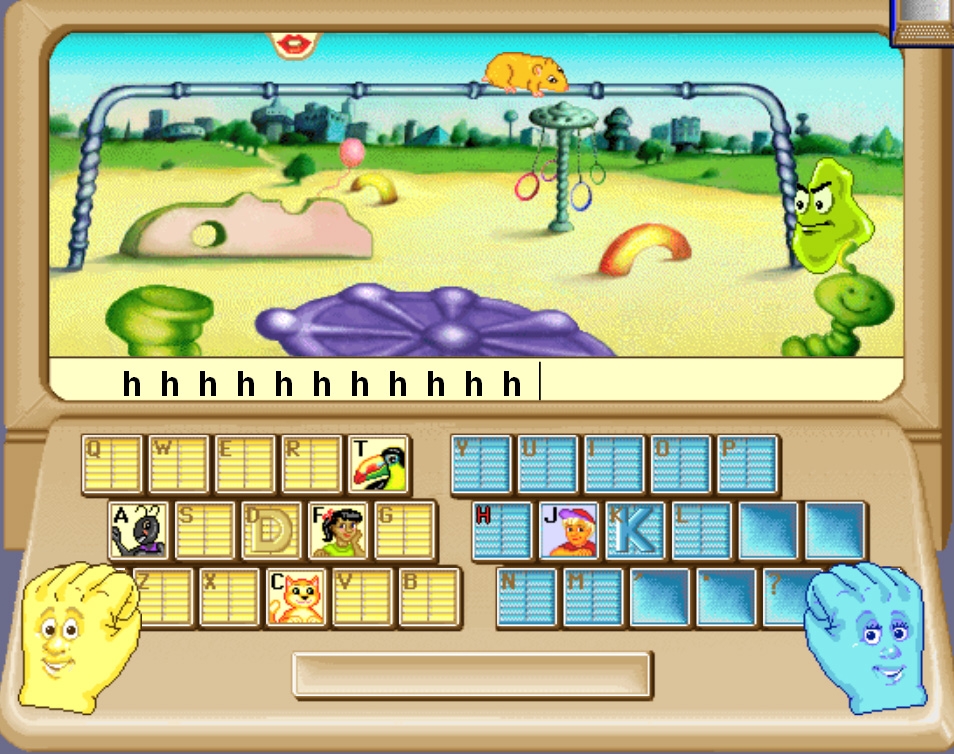Click the blue N key
The height and width of the screenshot is (754, 954).
[x=526, y=597]
